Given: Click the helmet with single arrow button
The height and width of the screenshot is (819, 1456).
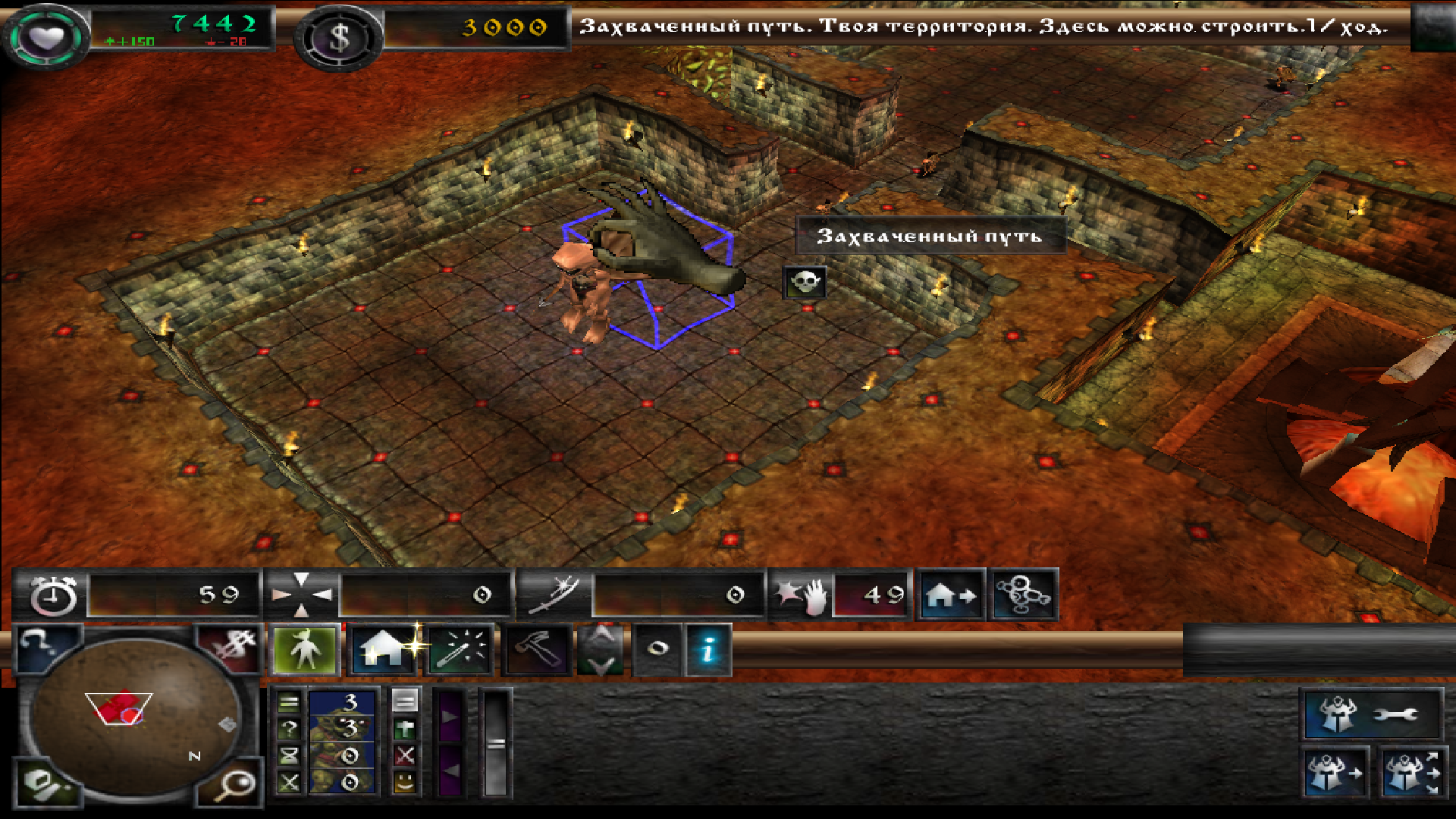Looking at the screenshot, I should pyautogui.click(x=1335, y=773).
